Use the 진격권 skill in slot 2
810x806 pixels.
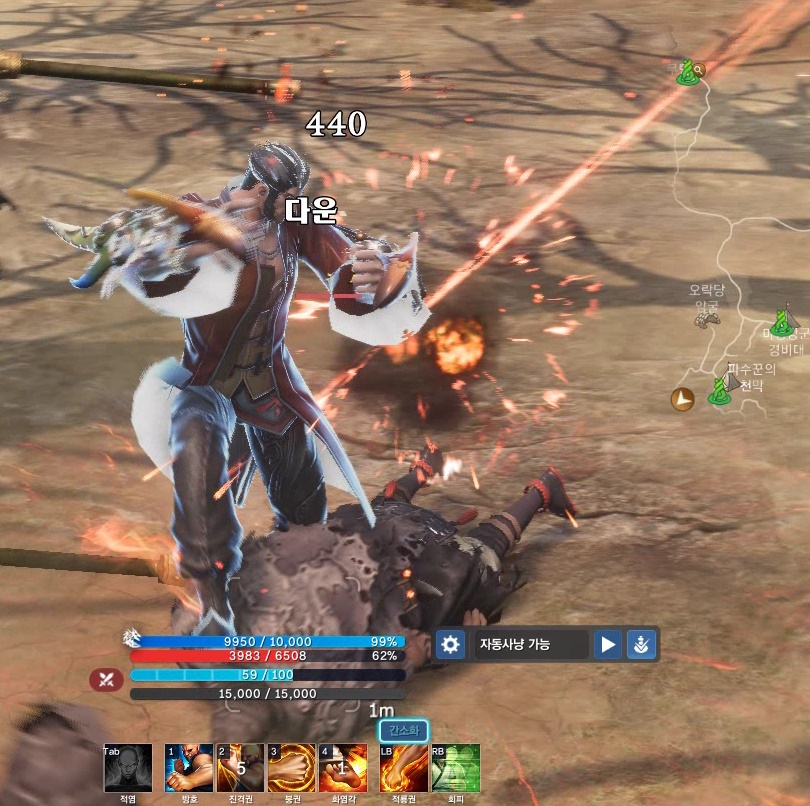point(240,768)
